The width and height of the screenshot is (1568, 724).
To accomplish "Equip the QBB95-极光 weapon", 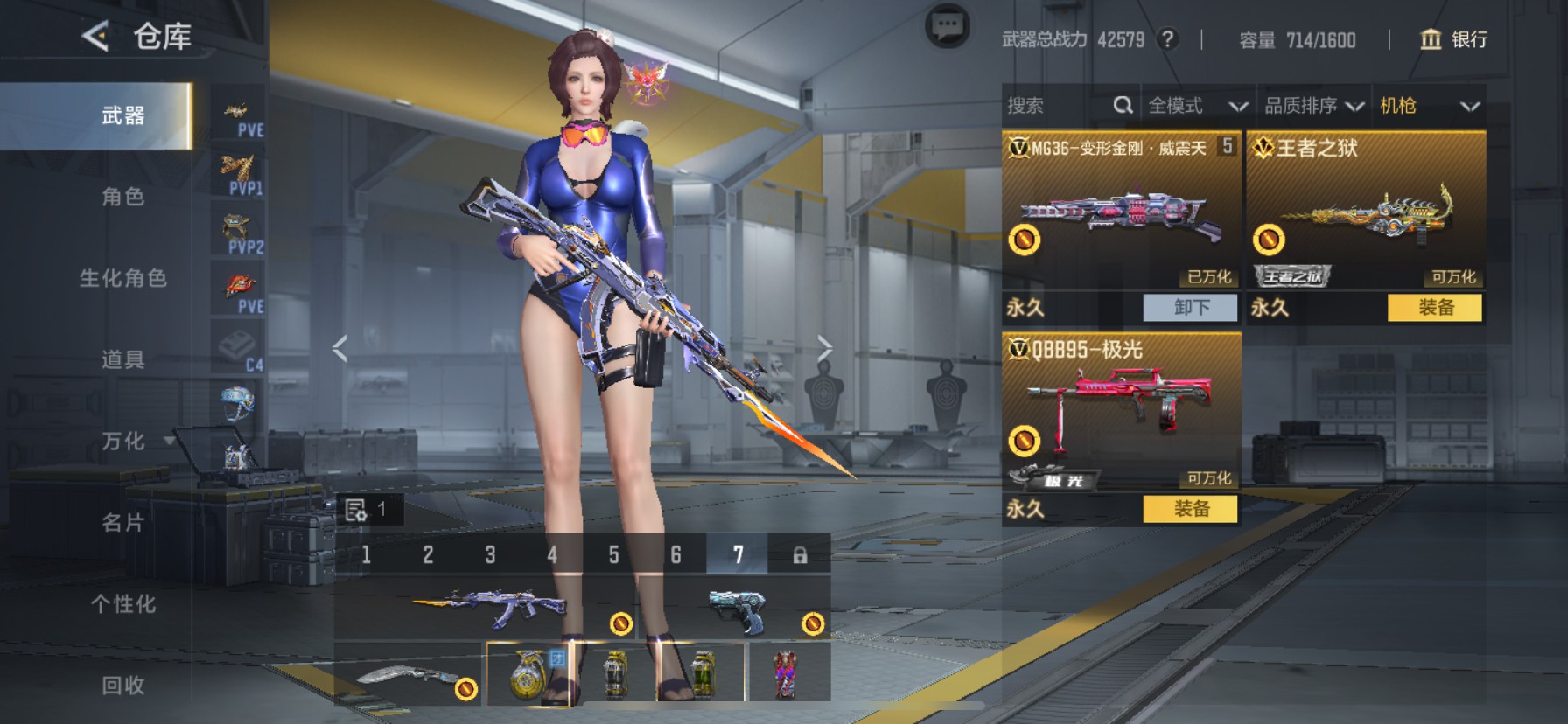I will [1190, 509].
